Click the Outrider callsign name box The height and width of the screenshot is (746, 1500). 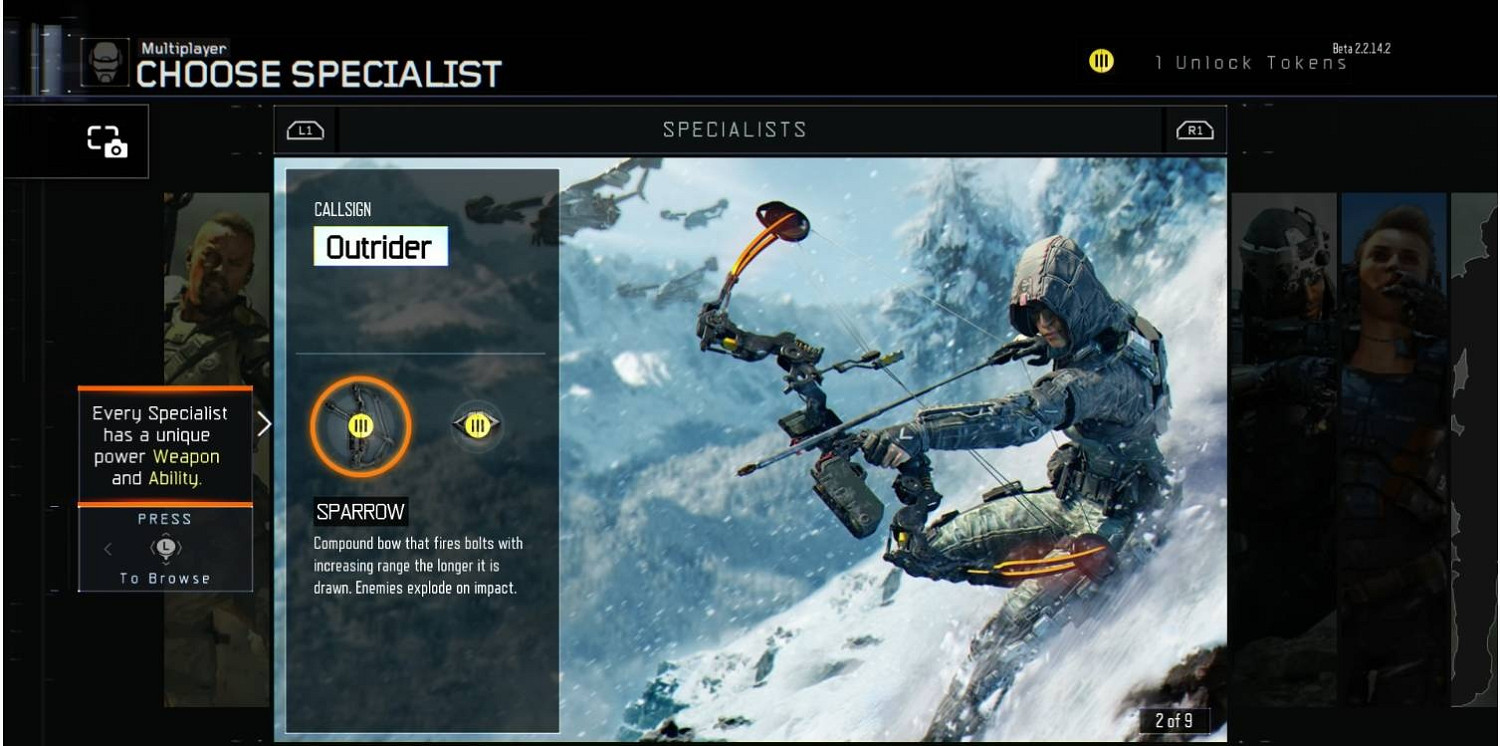380,247
